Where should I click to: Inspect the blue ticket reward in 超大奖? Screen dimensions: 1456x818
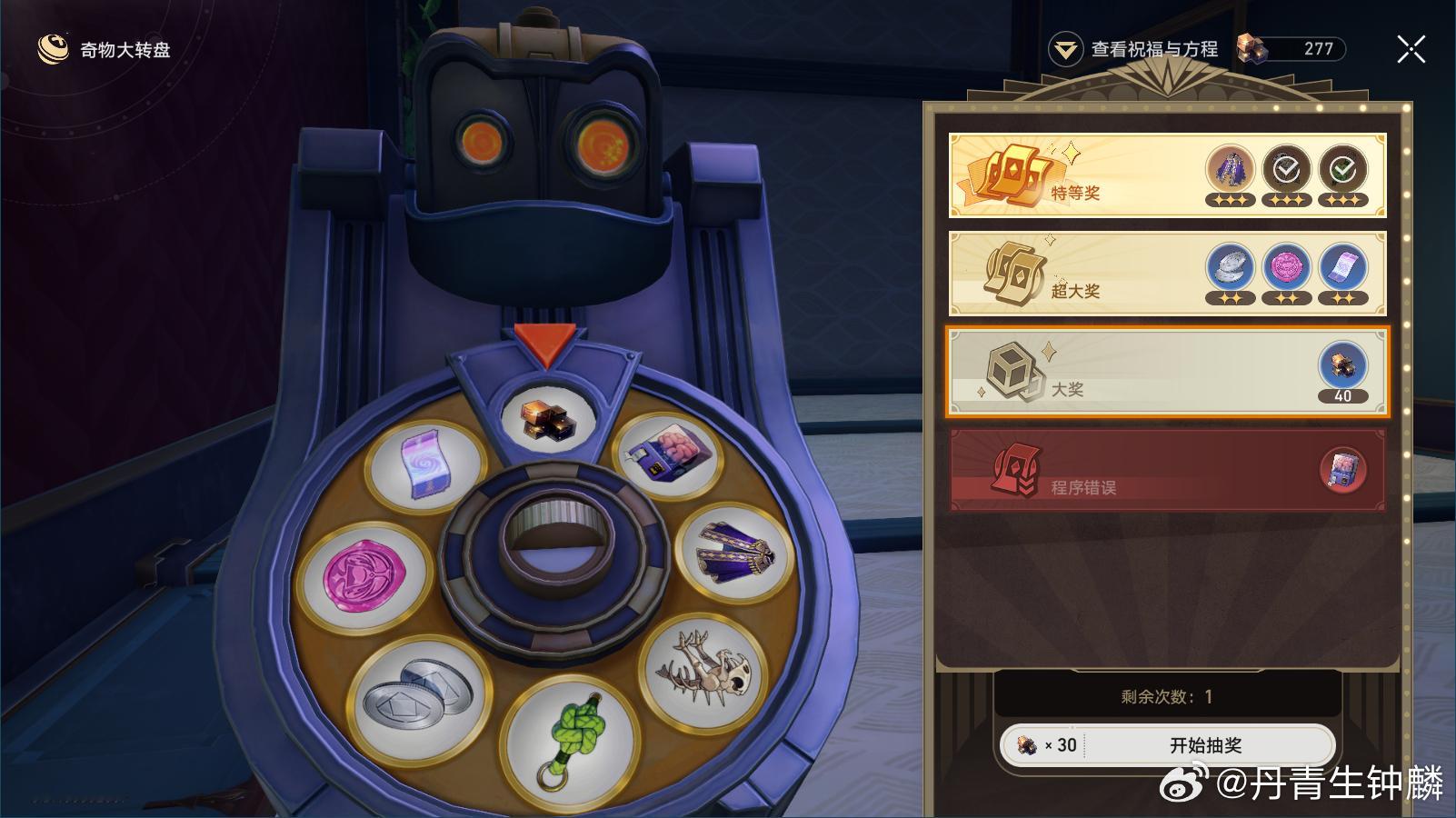1343,267
